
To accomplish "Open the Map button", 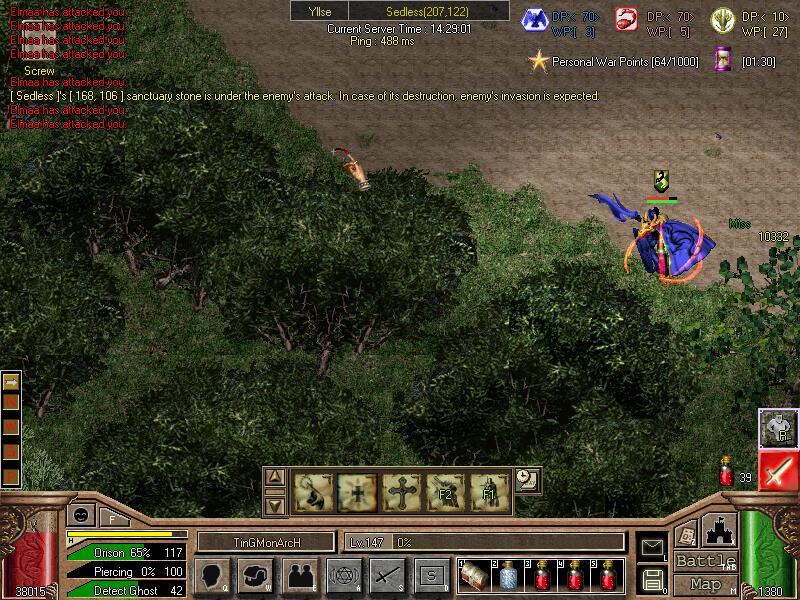I will coord(705,584).
